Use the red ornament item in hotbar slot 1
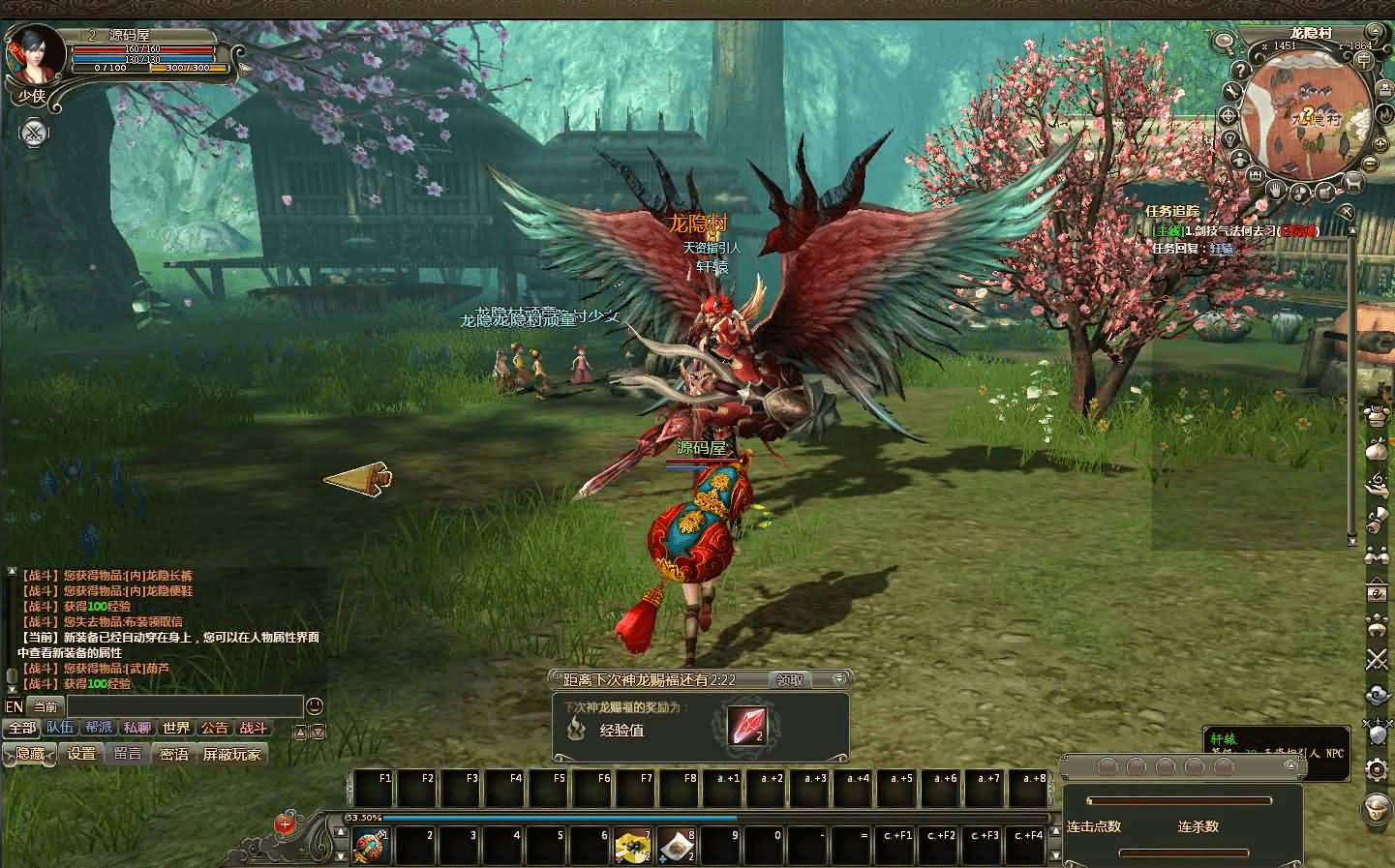This screenshot has height=868, width=1395. (371, 846)
